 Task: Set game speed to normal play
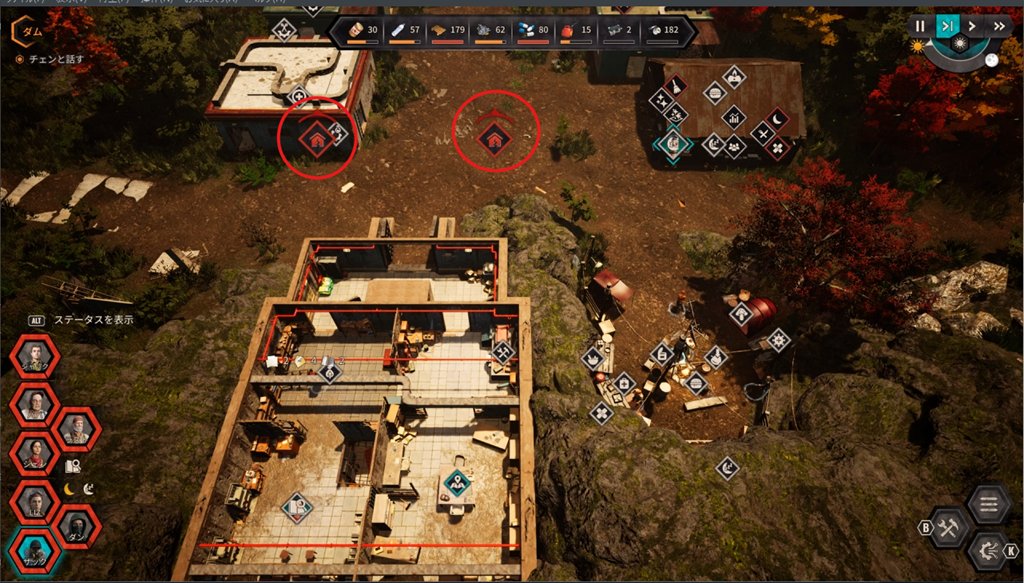point(972,26)
